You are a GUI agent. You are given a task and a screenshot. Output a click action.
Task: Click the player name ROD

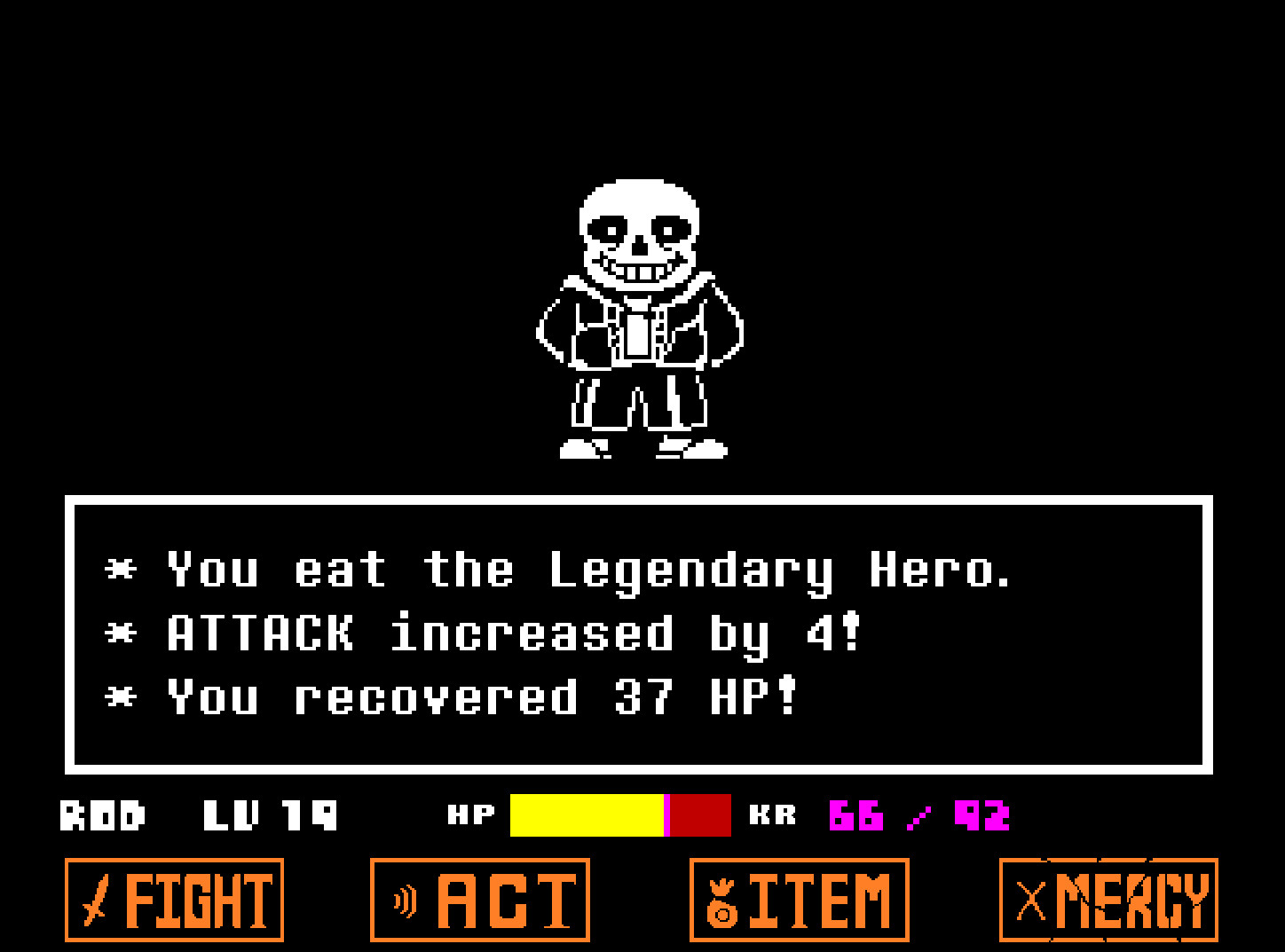tap(102, 814)
